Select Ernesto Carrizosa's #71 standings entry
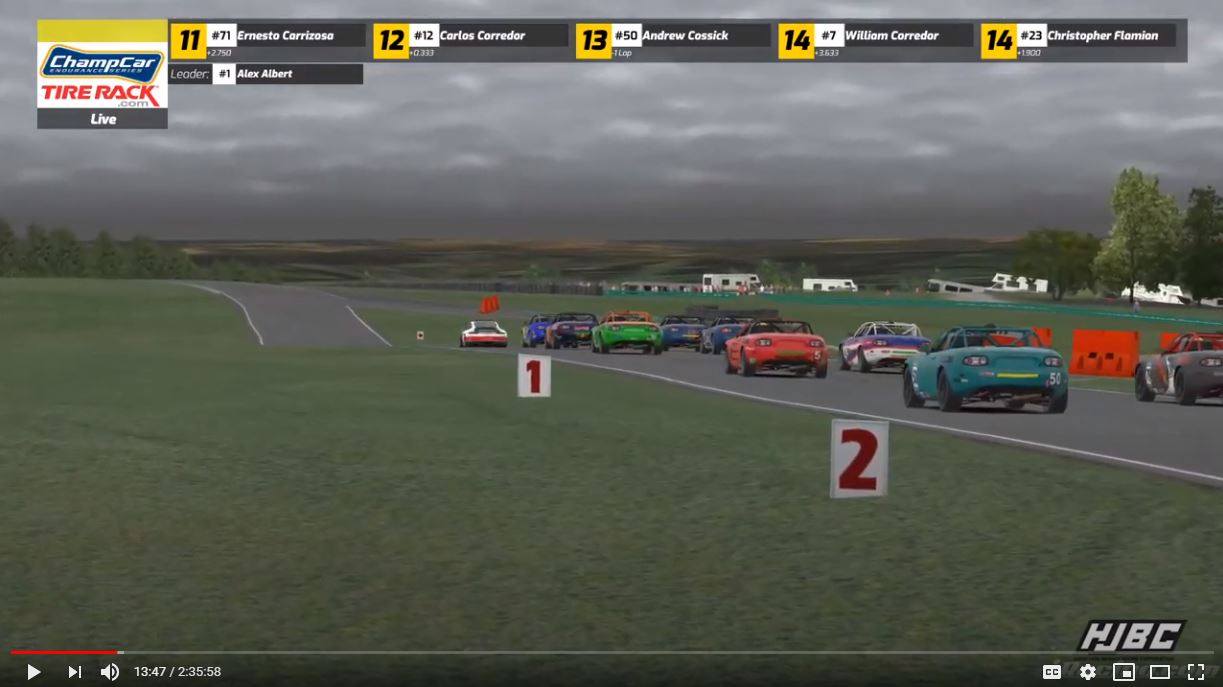 (x=268, y=40)
